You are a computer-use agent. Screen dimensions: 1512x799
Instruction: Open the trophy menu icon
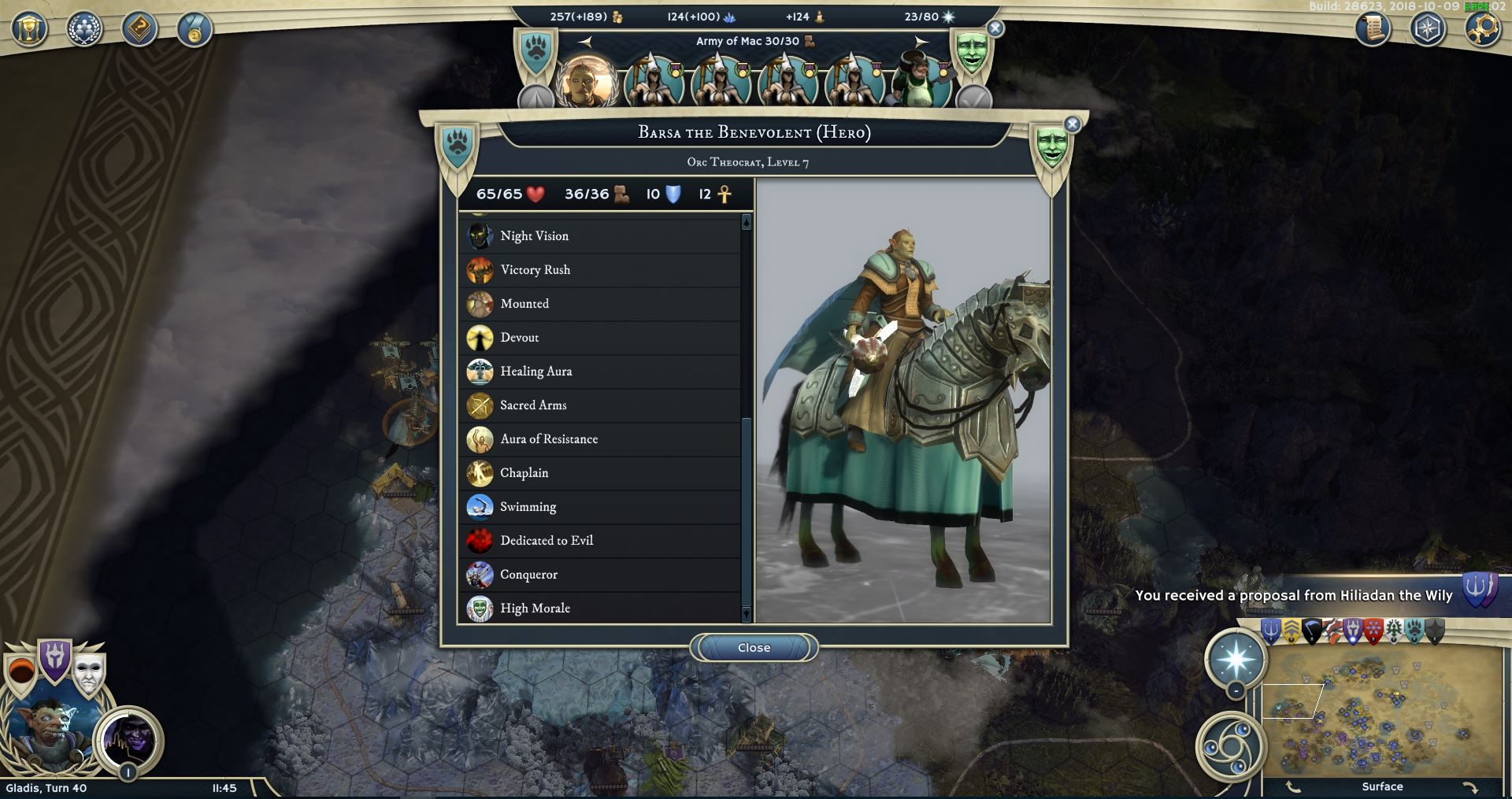pos(29,30)
